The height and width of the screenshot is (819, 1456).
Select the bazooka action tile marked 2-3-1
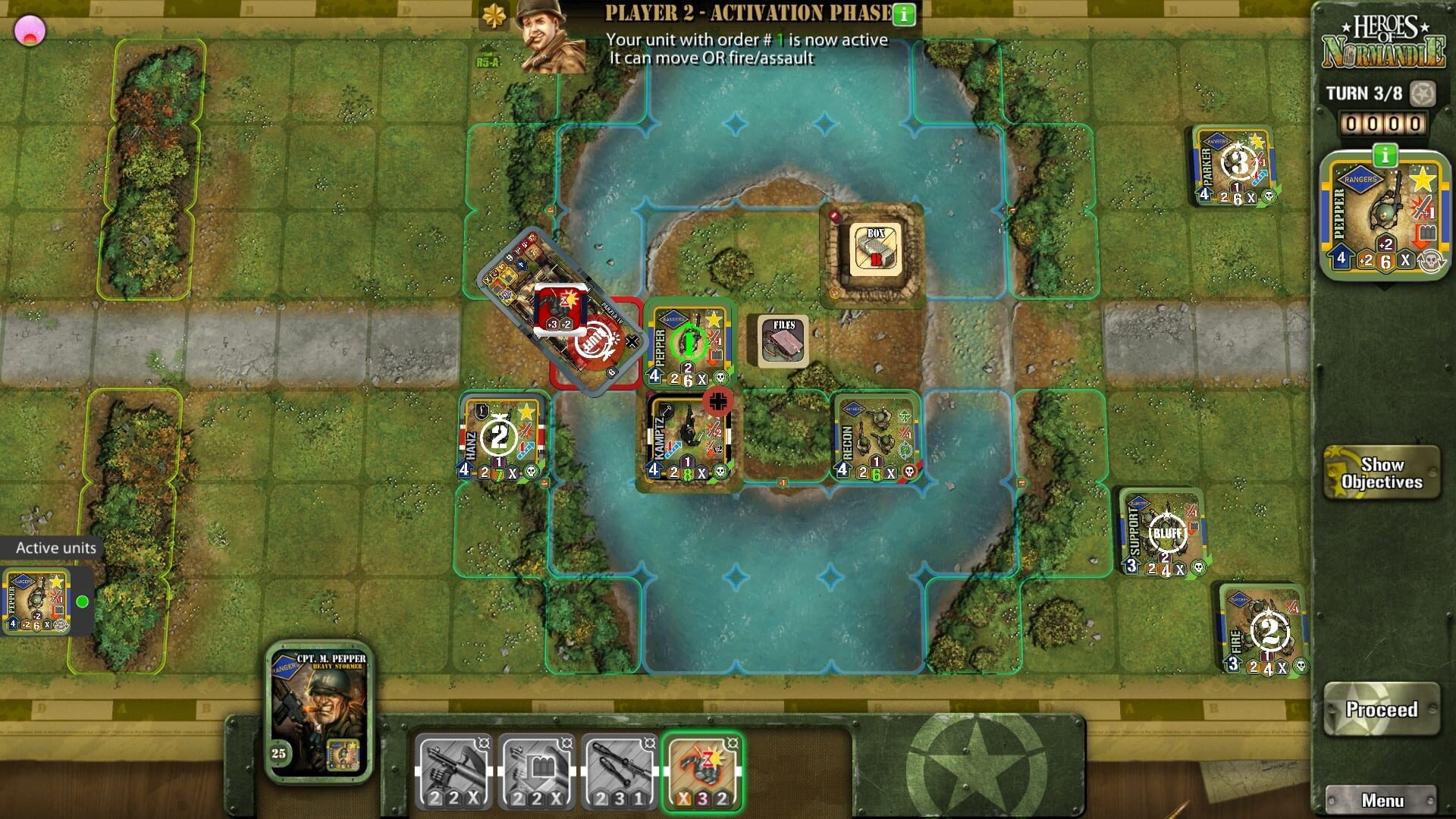point(620,768)
